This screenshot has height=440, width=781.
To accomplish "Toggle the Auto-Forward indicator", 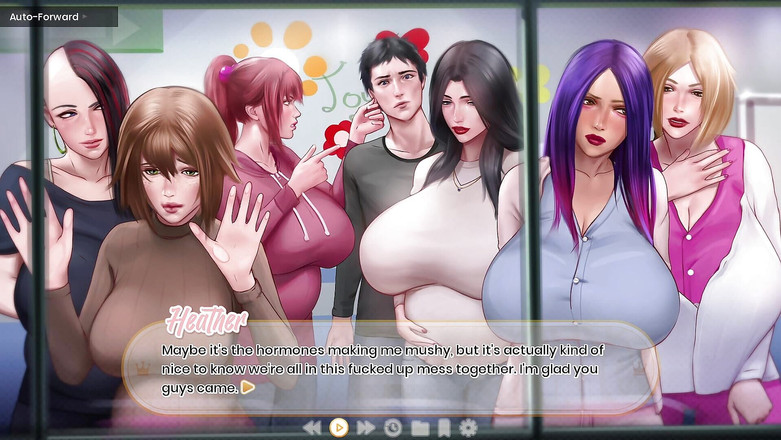I will (x=50, y=17).
